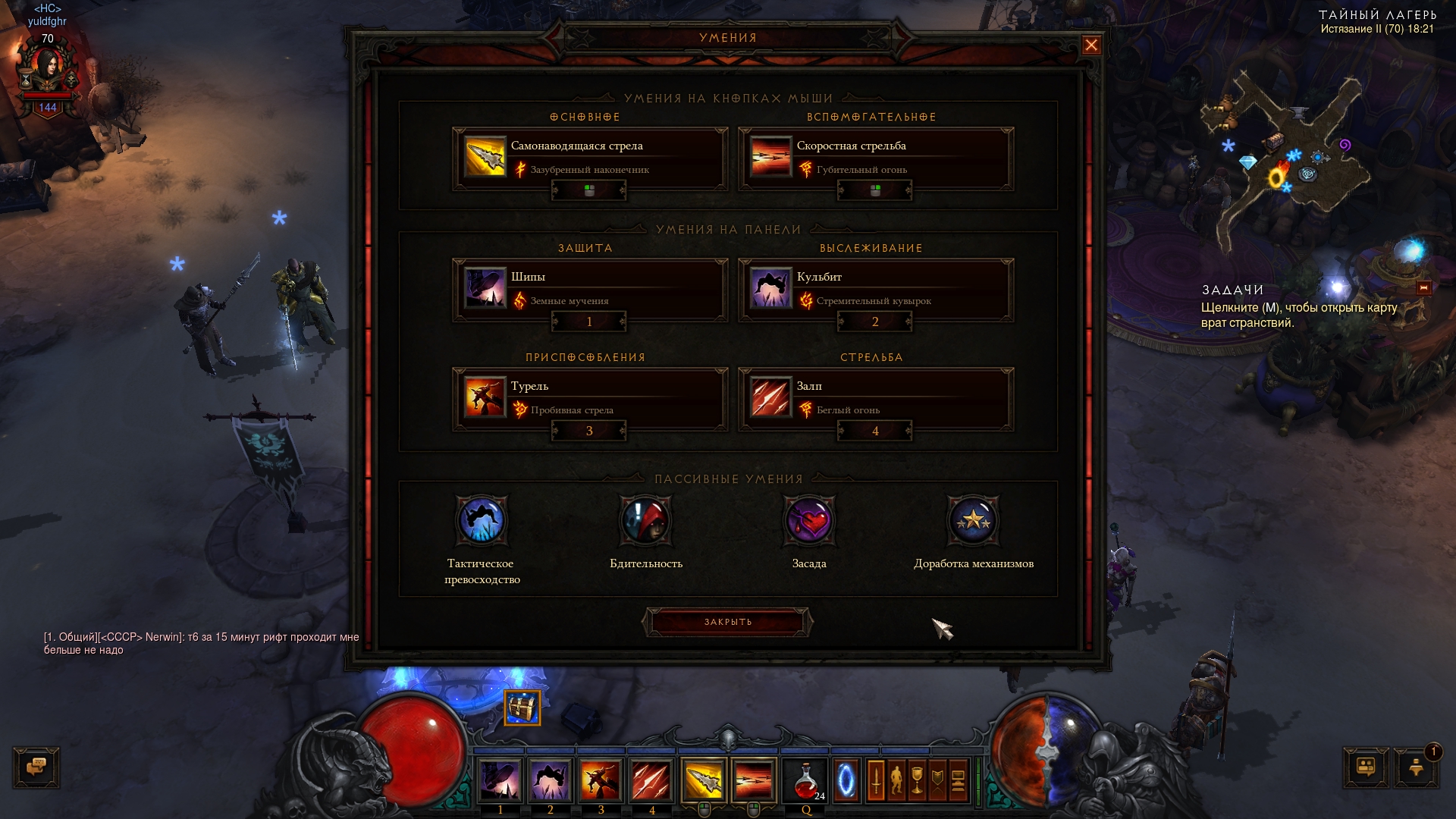Close the Умения window with the X
Image resolution: width=1456 pixels, height=819 pixels.
[1091, 45]
